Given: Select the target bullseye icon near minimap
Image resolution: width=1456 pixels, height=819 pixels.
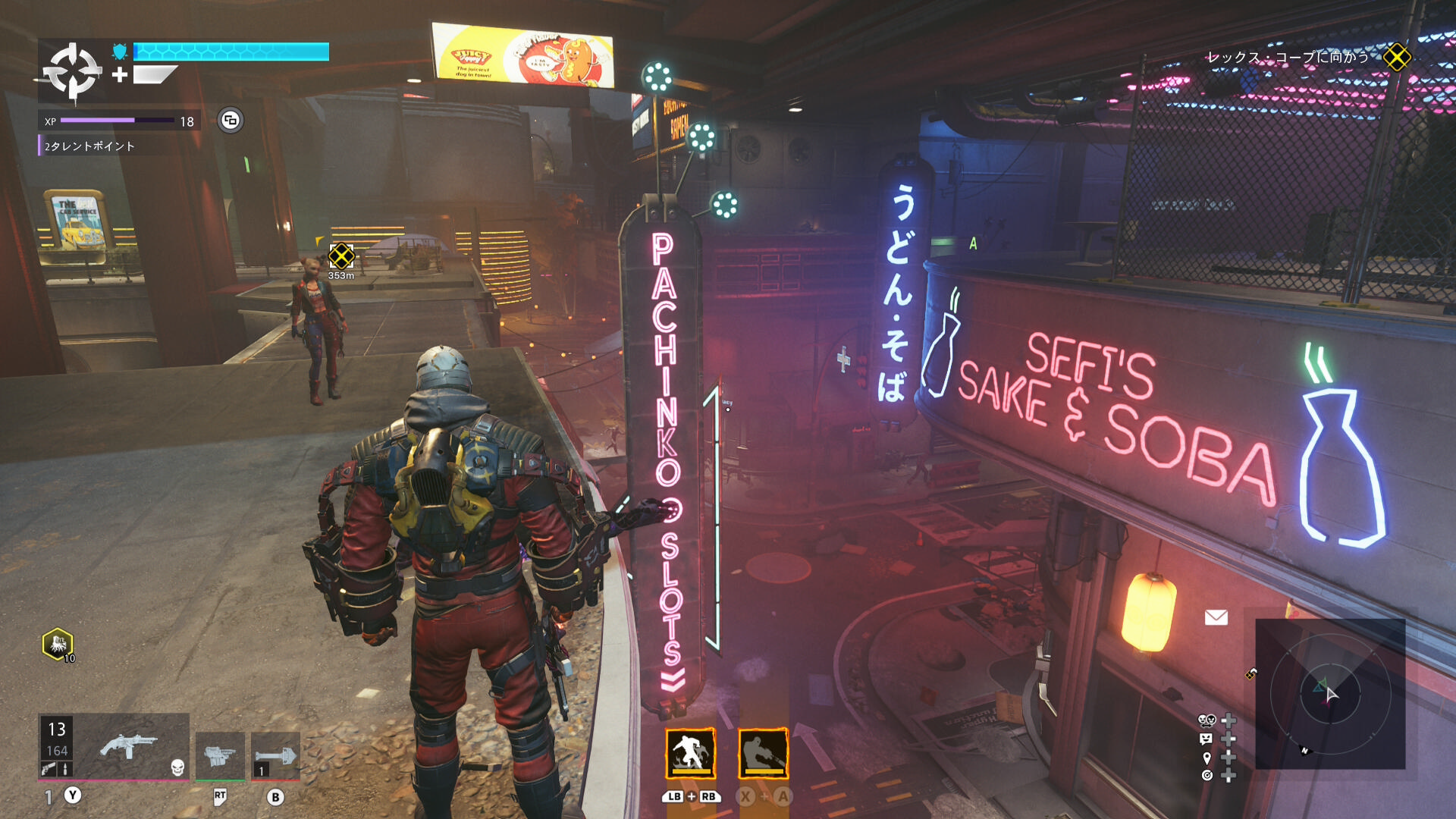Looking at the screenshot, I should click(1207, 775).
